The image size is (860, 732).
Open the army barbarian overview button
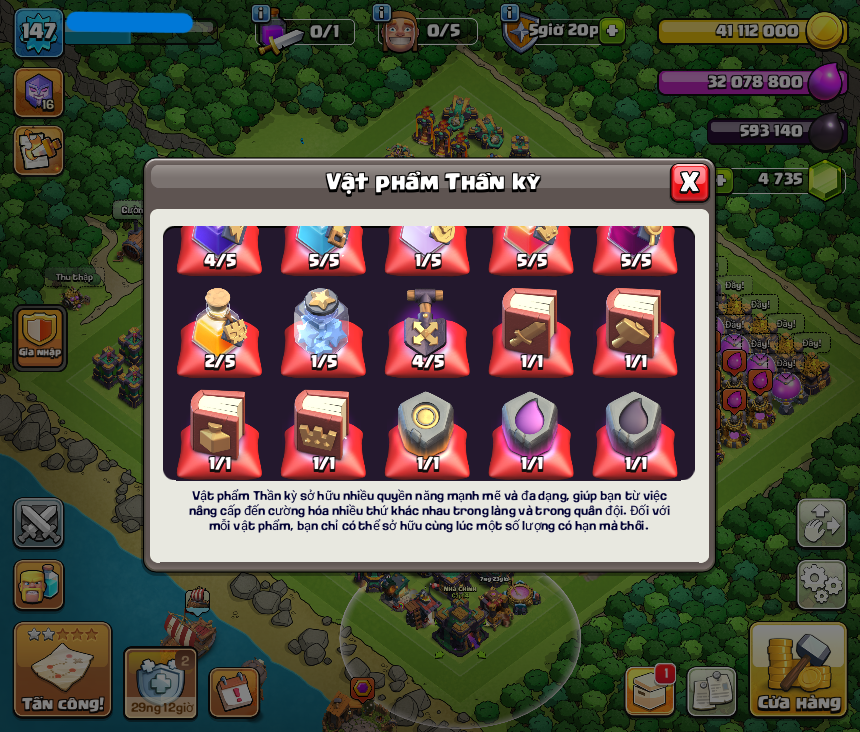coord(39,584)
